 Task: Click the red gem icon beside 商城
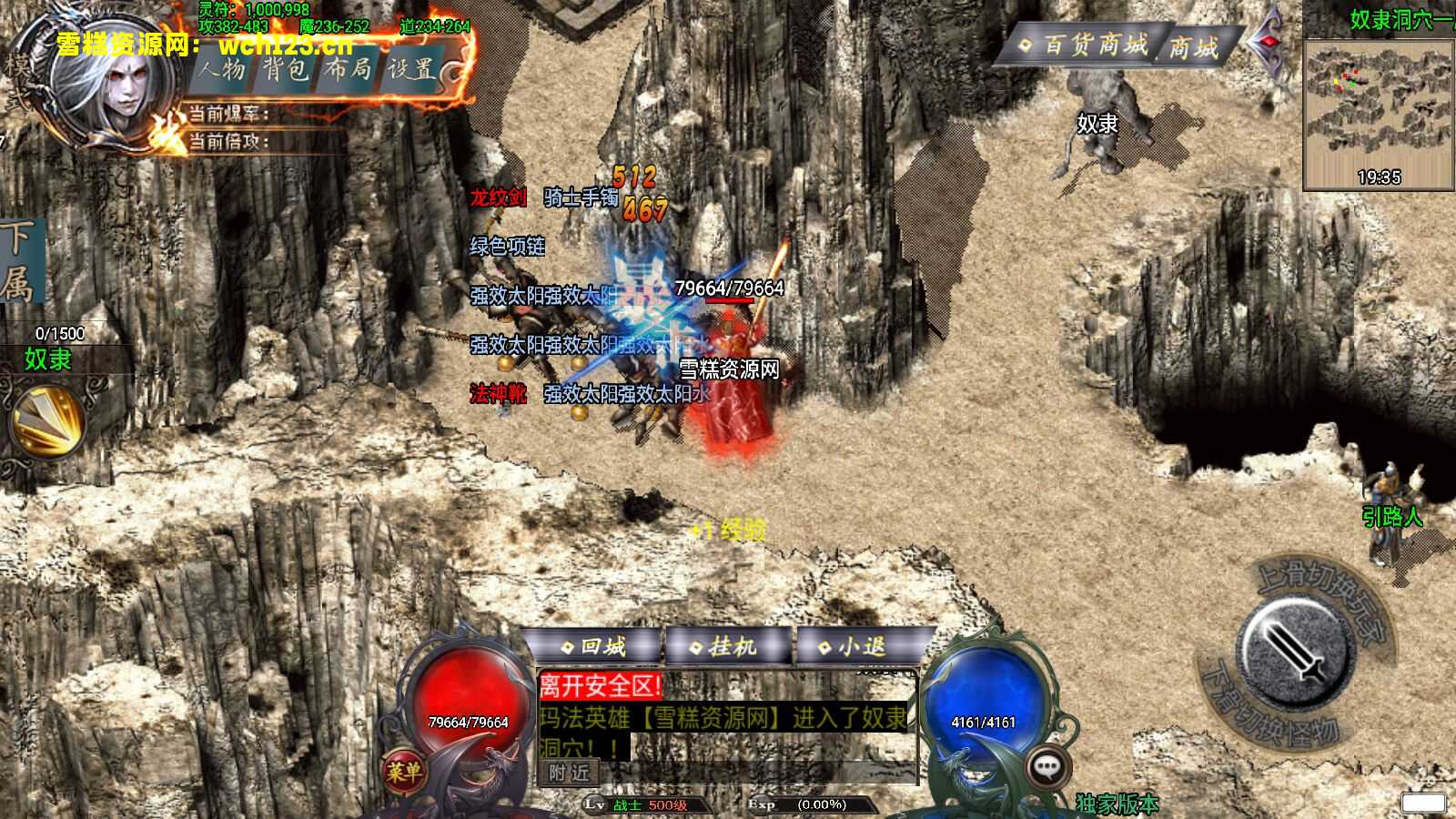(x=1269, y=44)
